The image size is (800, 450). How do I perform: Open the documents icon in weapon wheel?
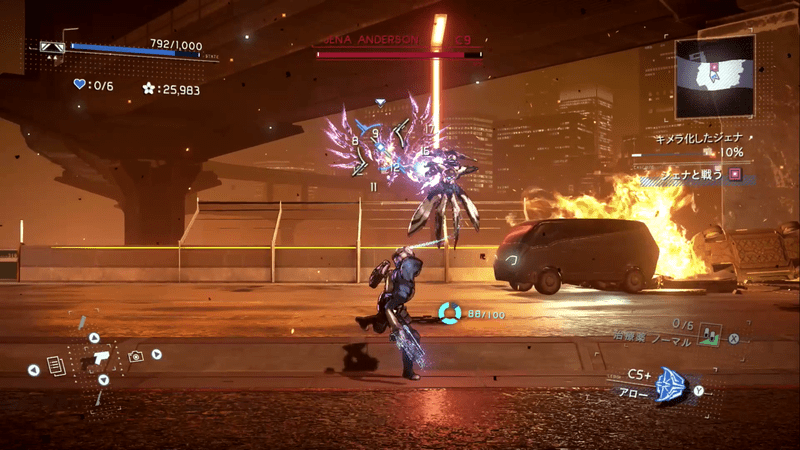coord(56,366)
